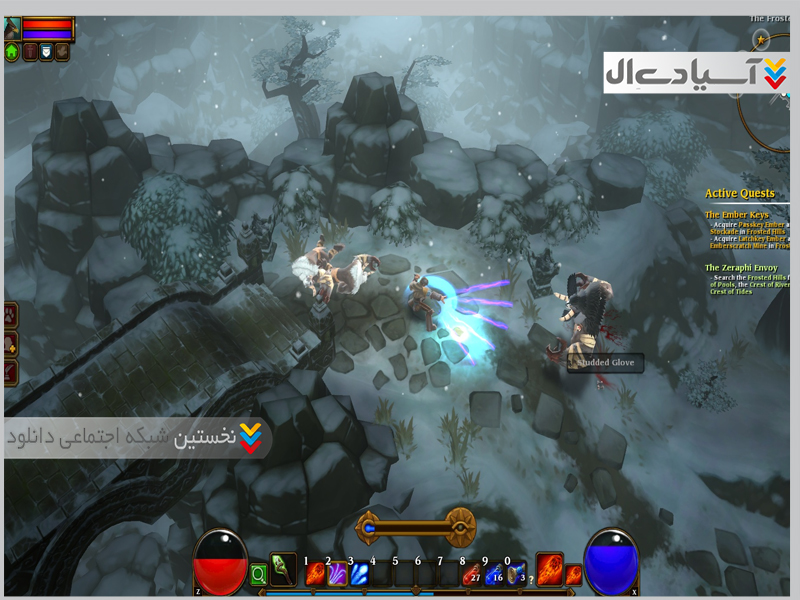Toggle the green magnifier button by health orb
Image resolution: width=800 pixels, height=600 pixels.
pyautogui.click(x=259, y=575)
